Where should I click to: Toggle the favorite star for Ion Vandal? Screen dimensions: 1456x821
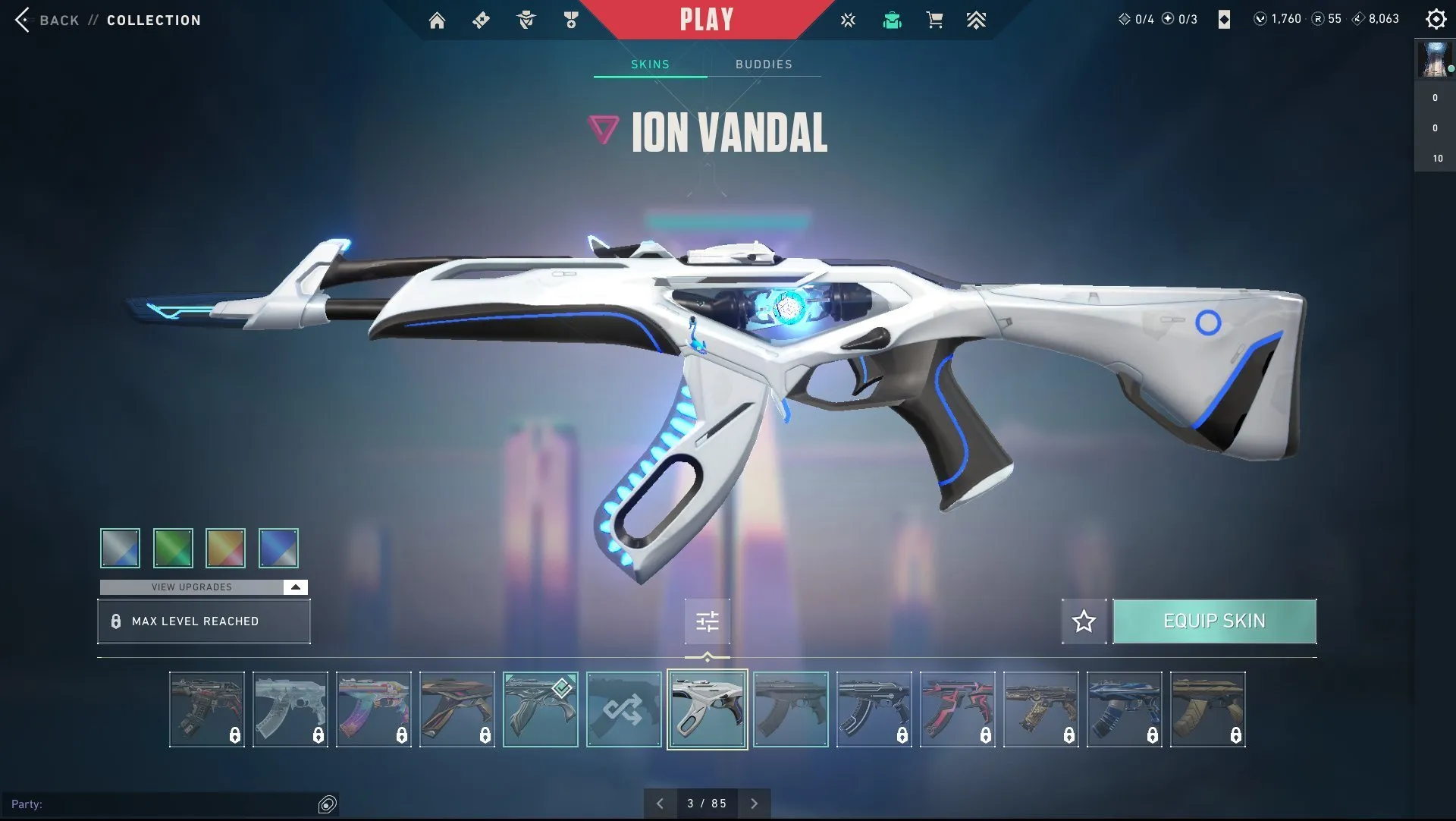click(x=1084, y=621)
